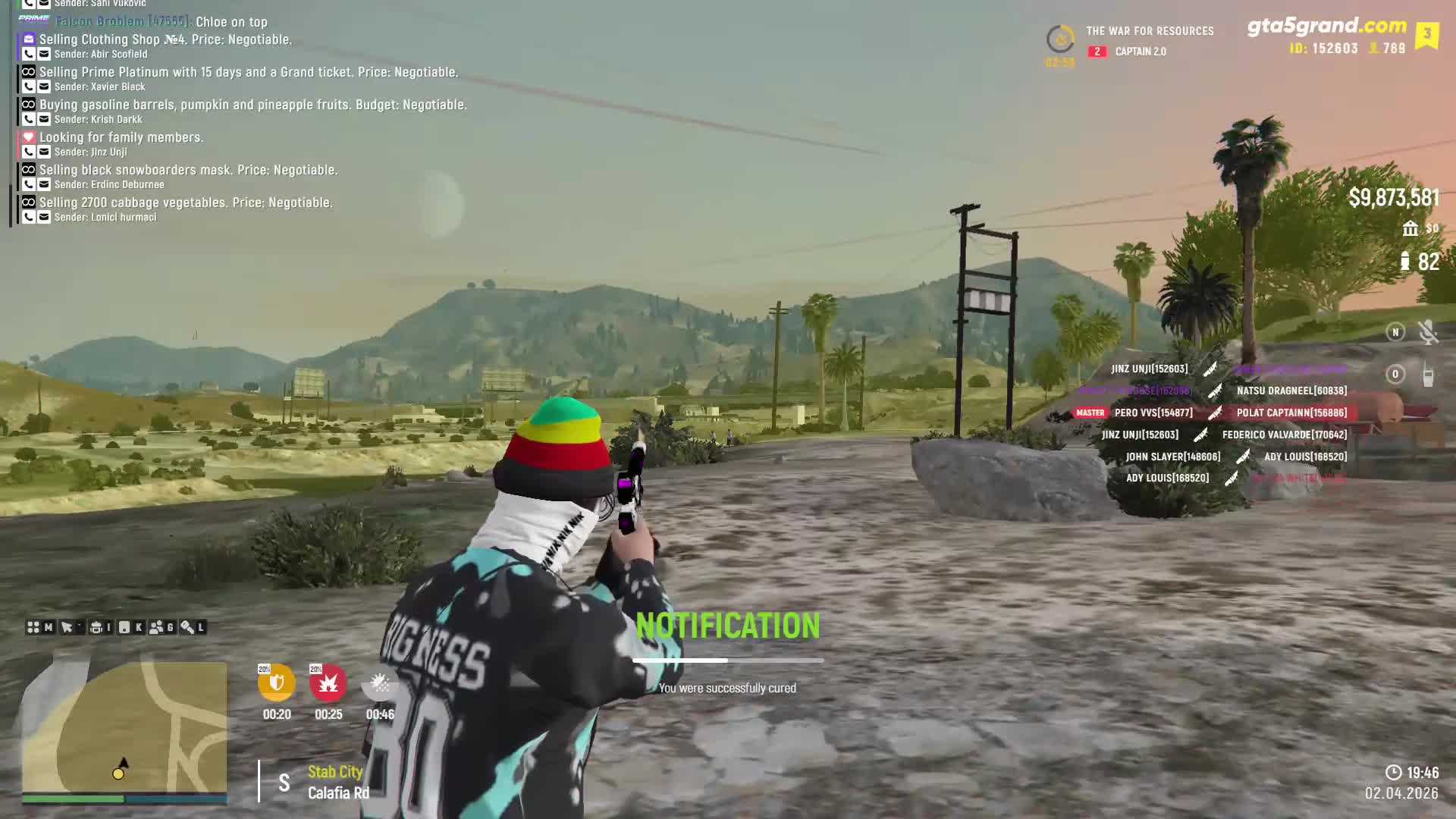Activate the walkie-talkie radio icon

coord(1428,375)
